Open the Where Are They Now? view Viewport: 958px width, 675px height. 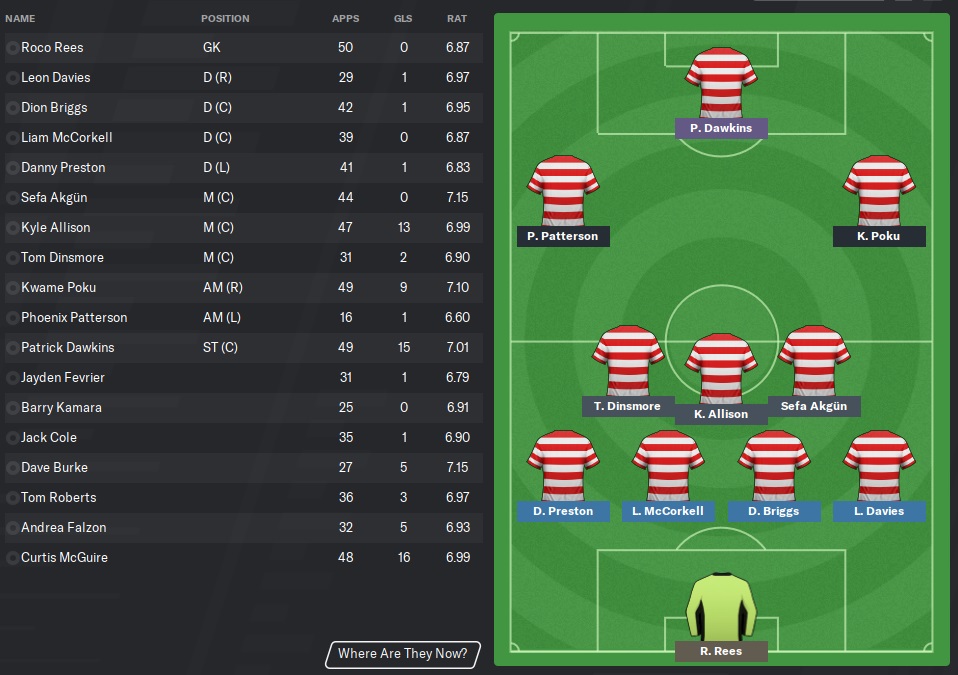[402, 654]
